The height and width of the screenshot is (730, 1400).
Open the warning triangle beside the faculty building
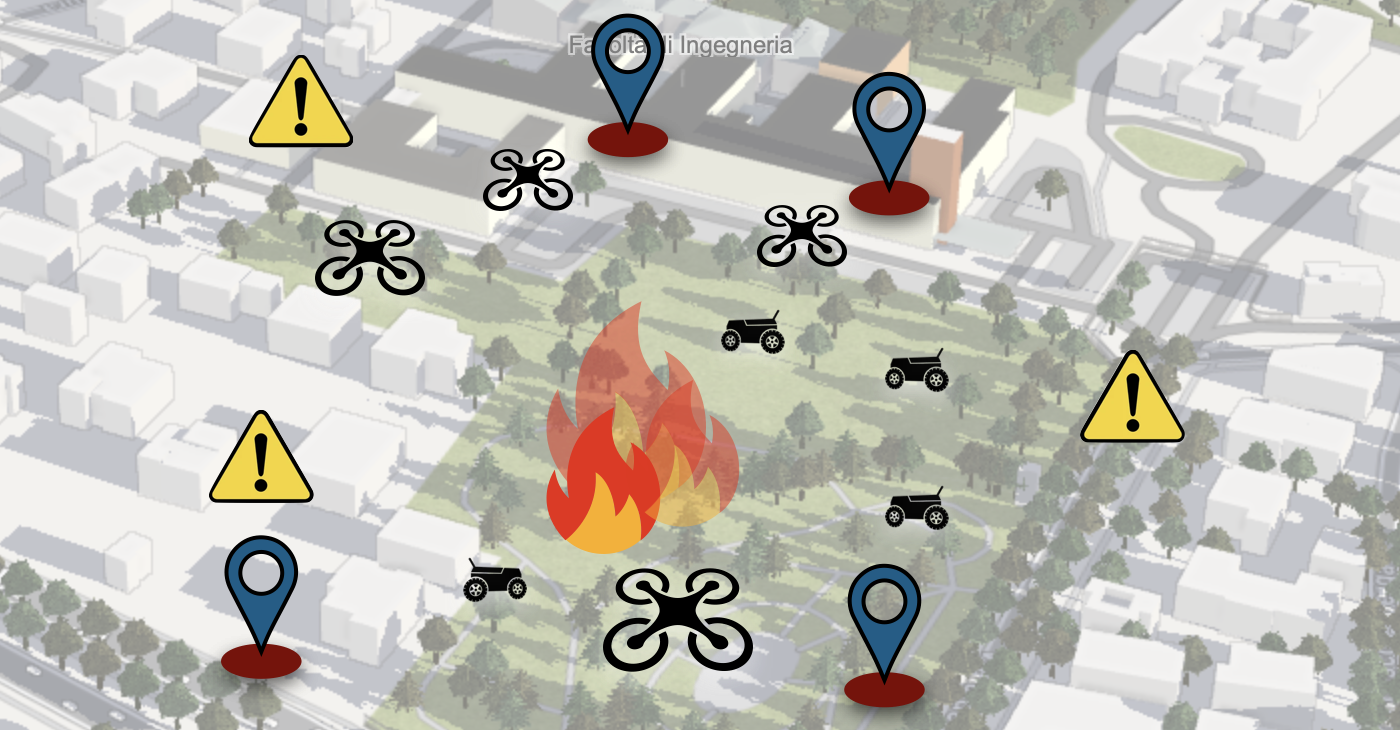pos(300,104)
